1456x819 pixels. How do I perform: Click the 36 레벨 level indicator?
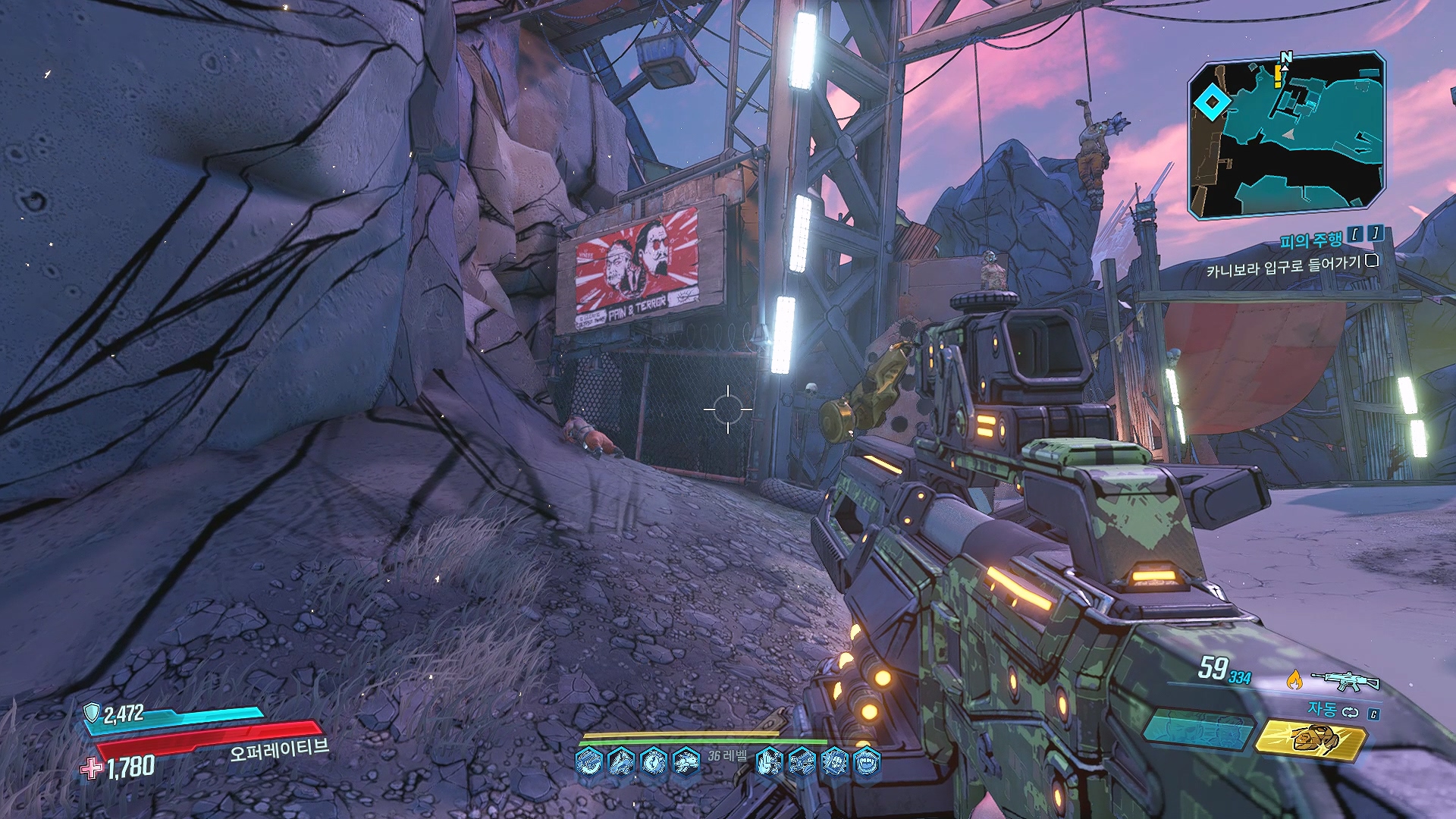(x=727, y=755)
